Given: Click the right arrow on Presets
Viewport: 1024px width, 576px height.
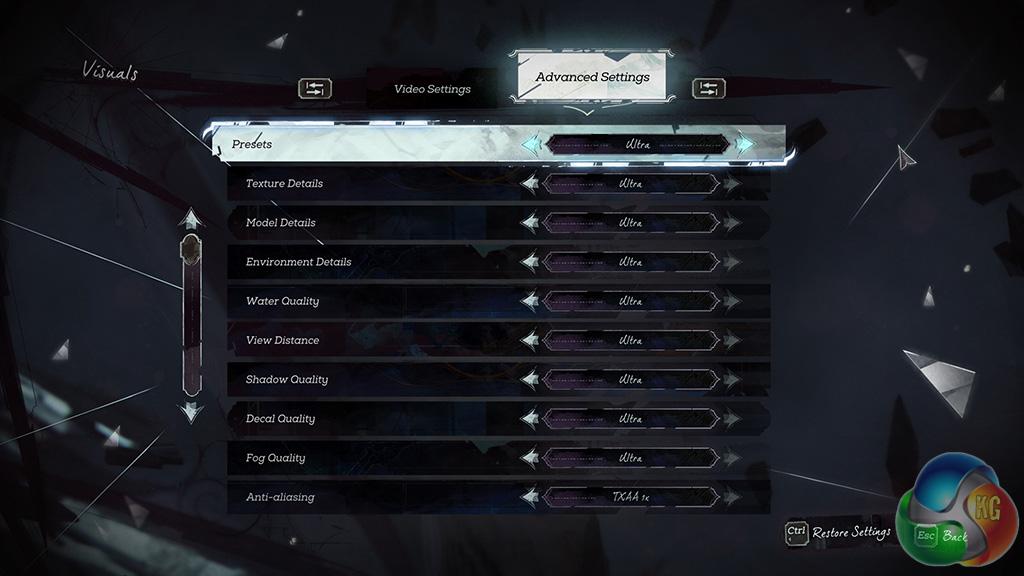Looking at the screenshot, I should coord(745,144).
